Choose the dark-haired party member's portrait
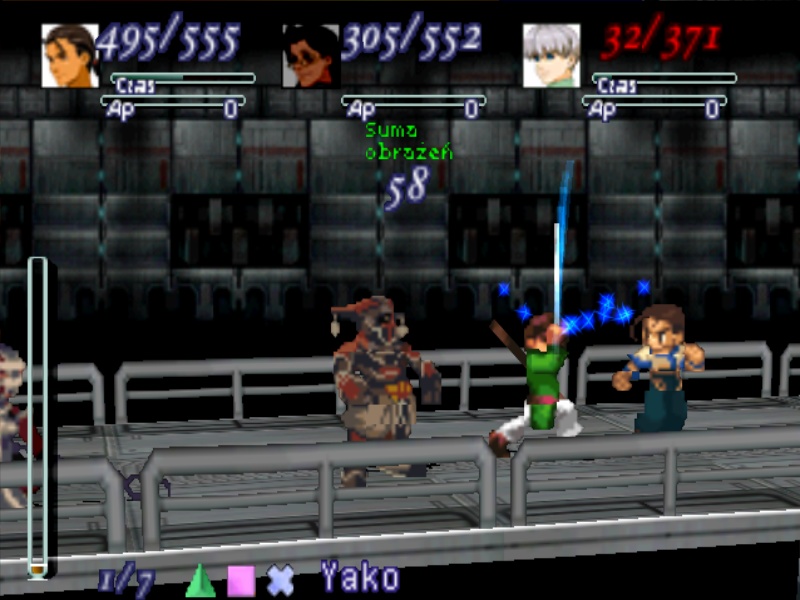800x600 pixels. click(x=311, y=56)
